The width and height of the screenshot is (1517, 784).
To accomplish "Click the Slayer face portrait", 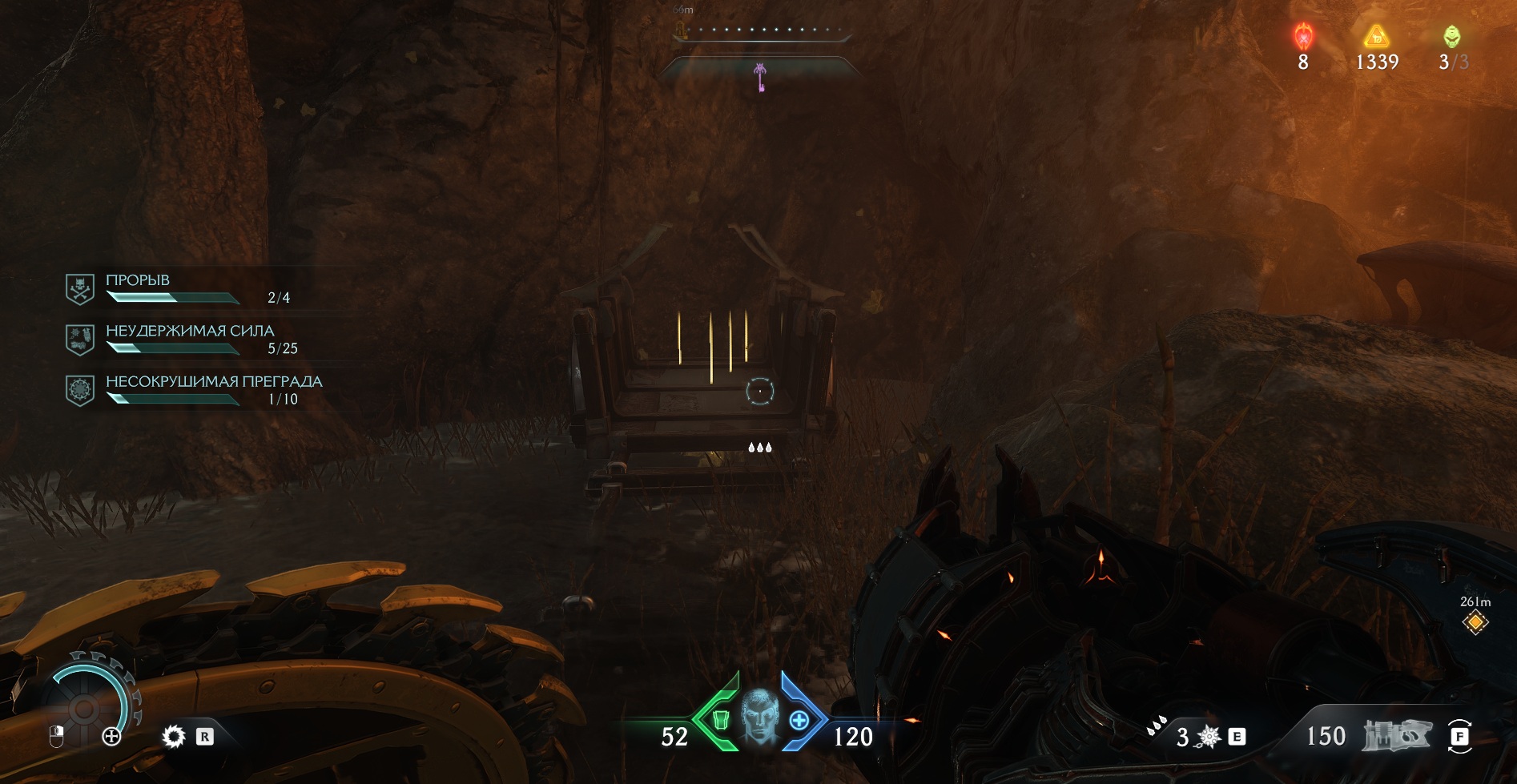I will [758, 715].
